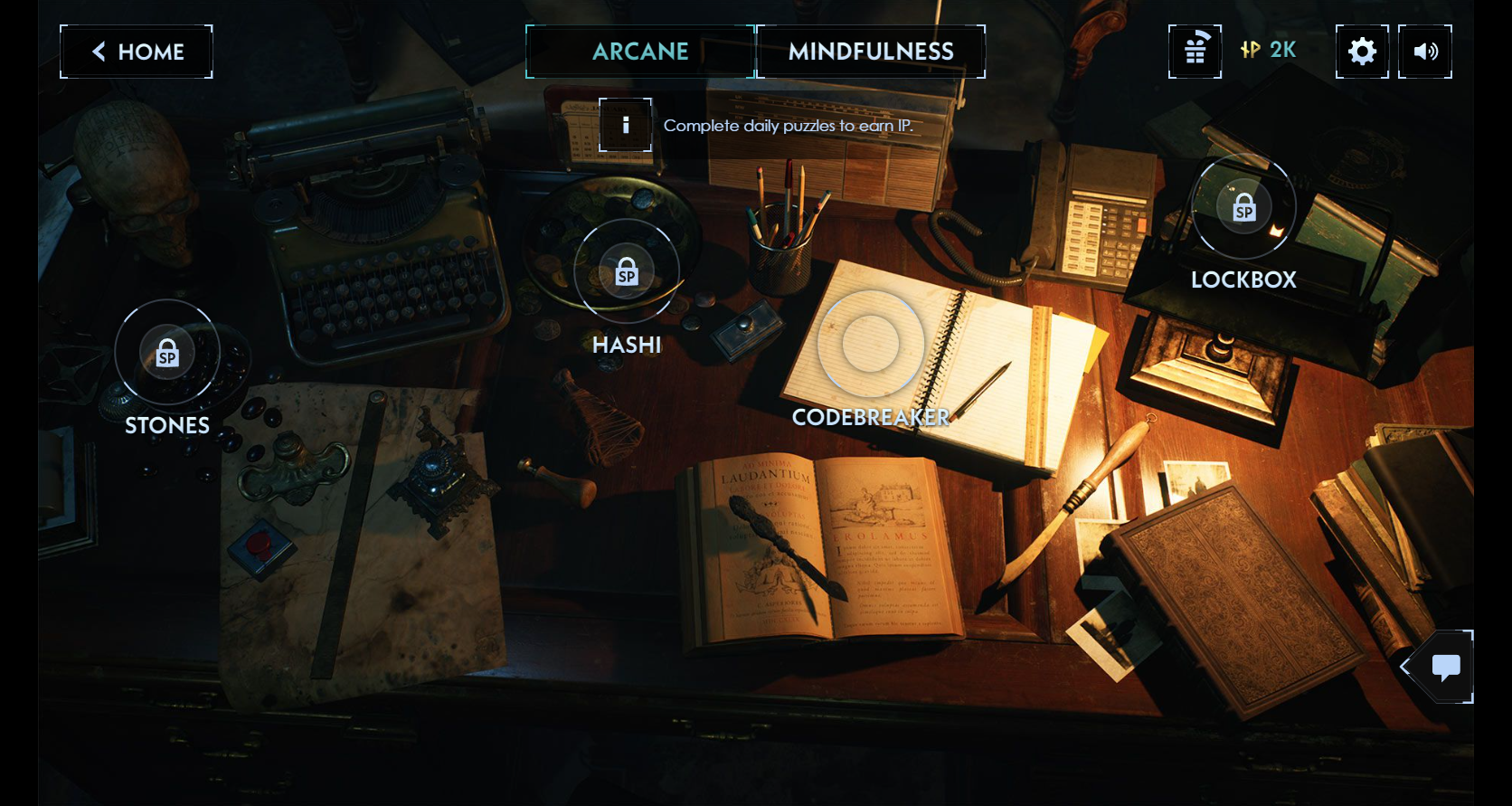Switch to the Arcane tab
1512x806 pixels.
(640, 52)
